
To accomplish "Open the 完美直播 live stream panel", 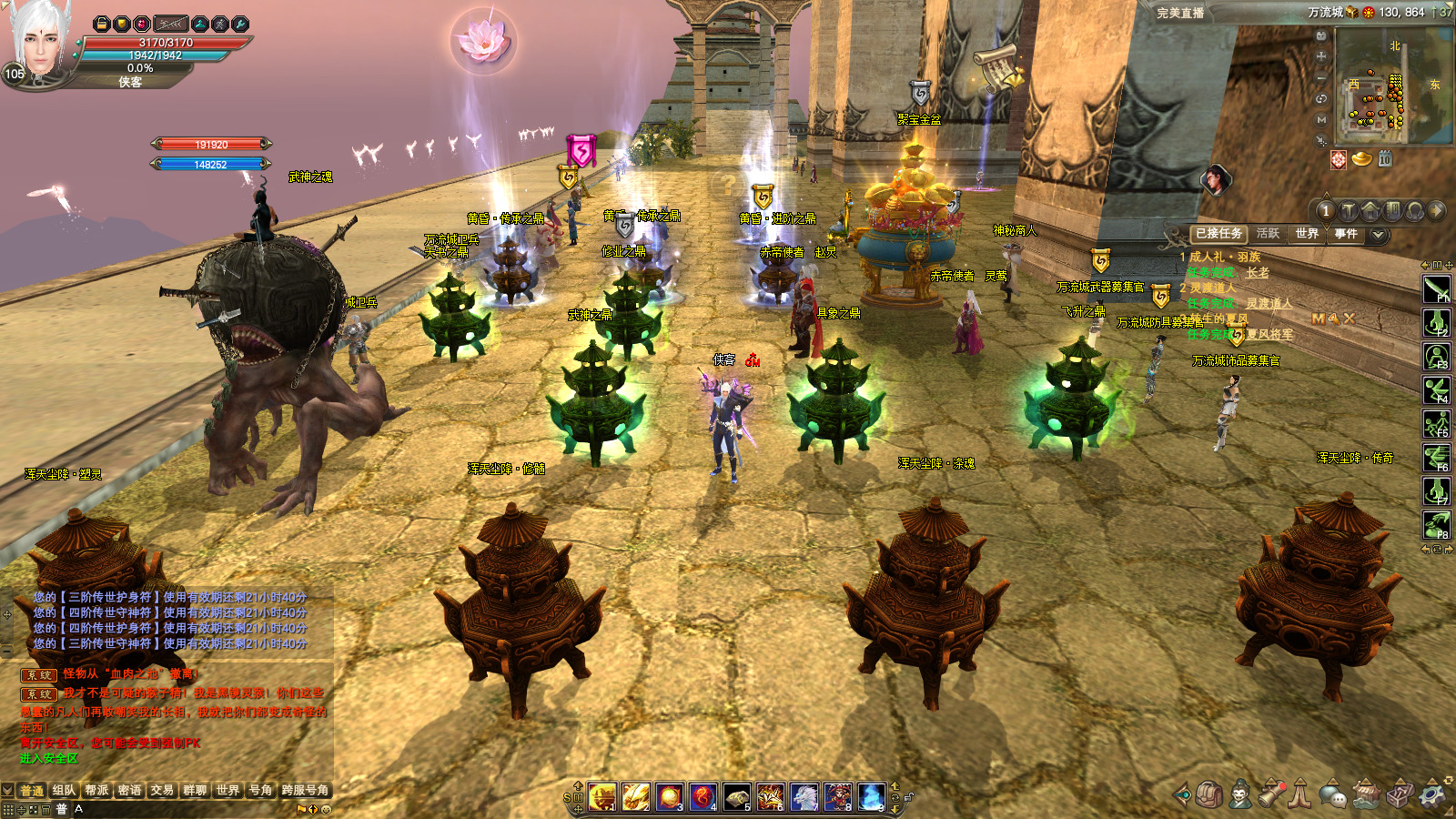I will click(x=1180, y=13).
